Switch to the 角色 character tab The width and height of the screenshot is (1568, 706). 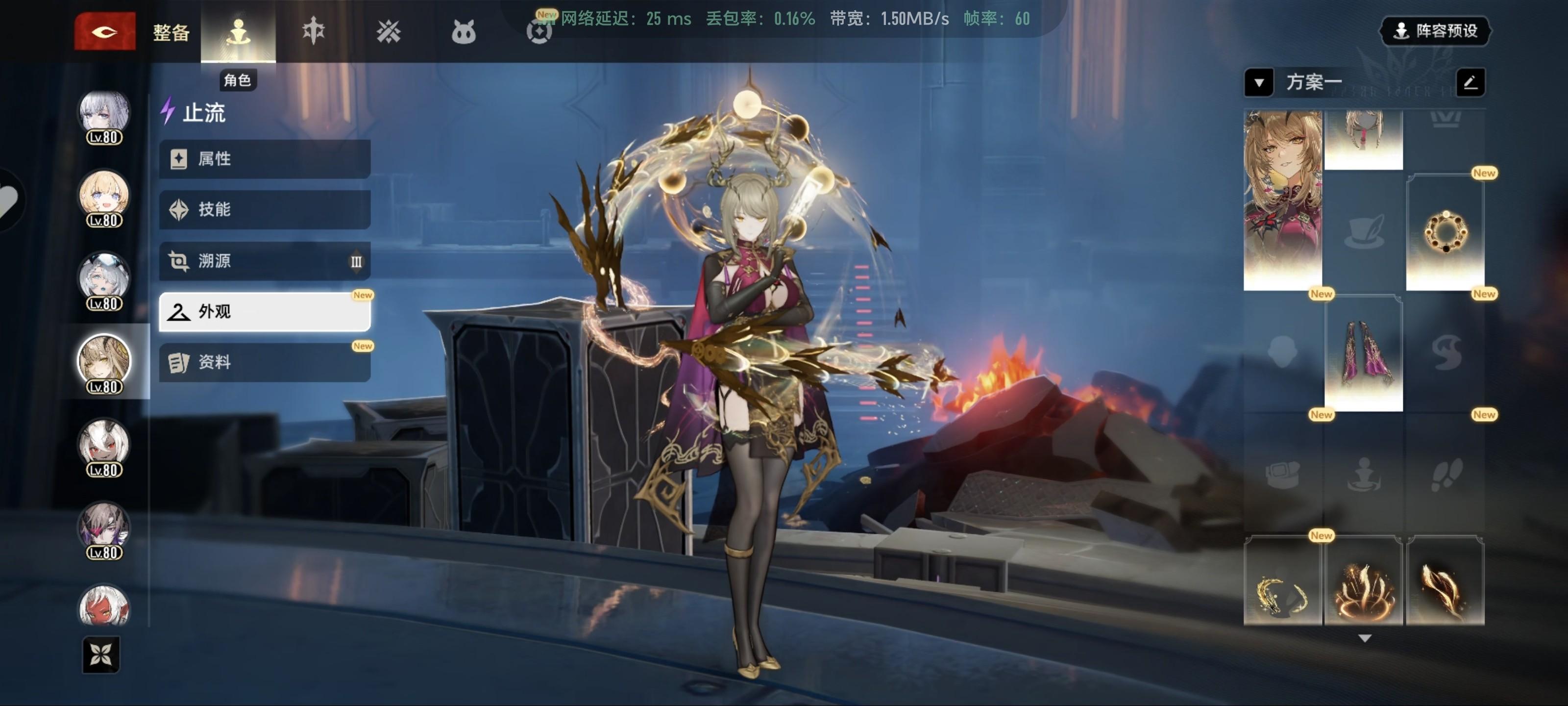238,32
